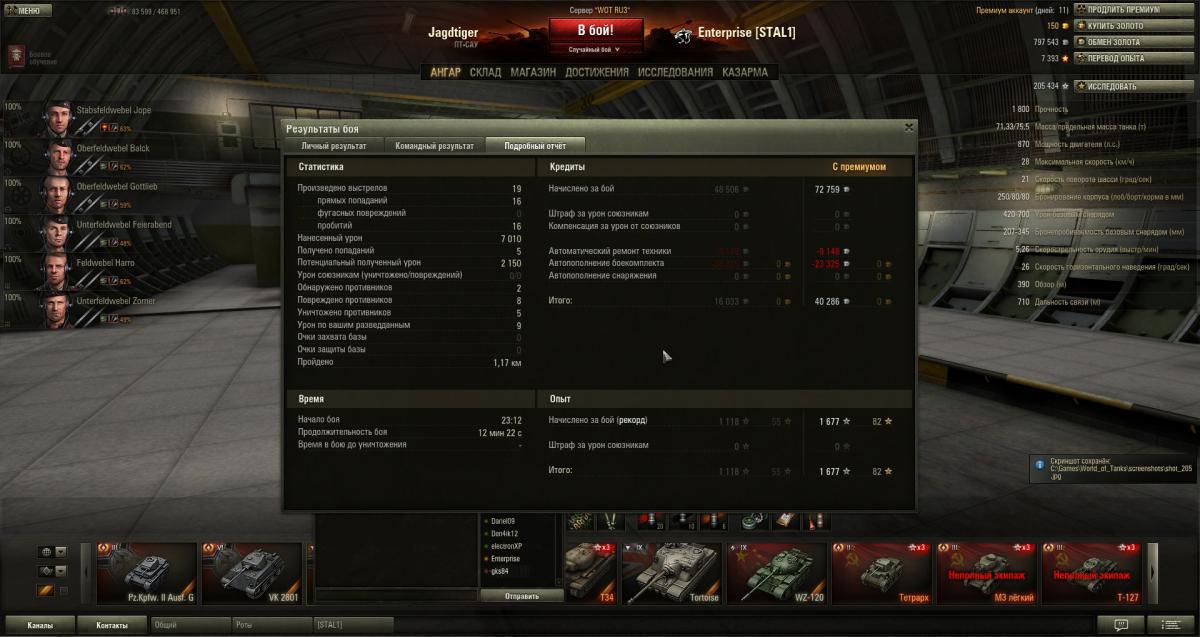
Task: Close the battle results window
Action: [908, 128]
